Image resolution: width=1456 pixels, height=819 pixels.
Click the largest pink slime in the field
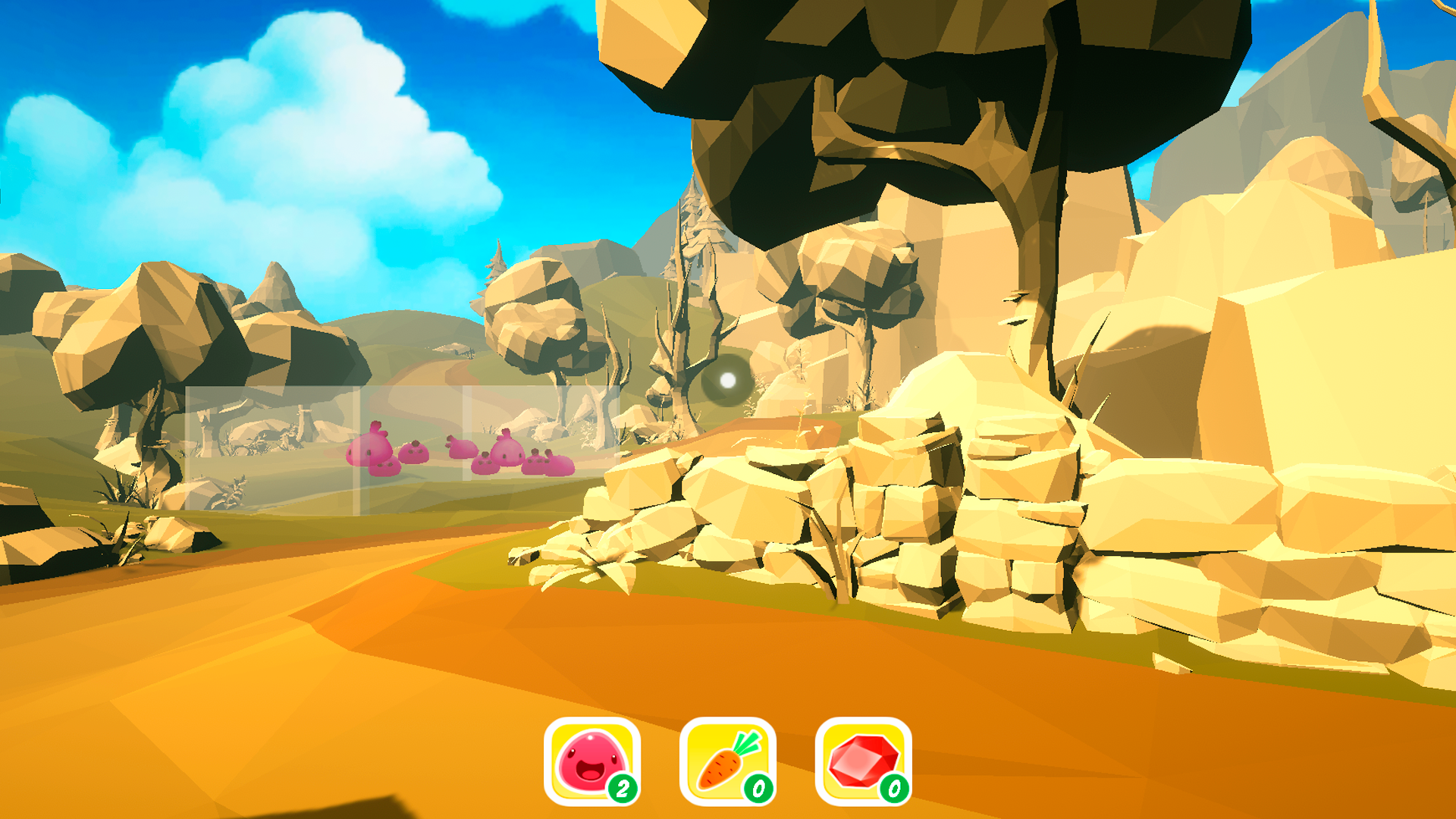[x=369, y=450]
